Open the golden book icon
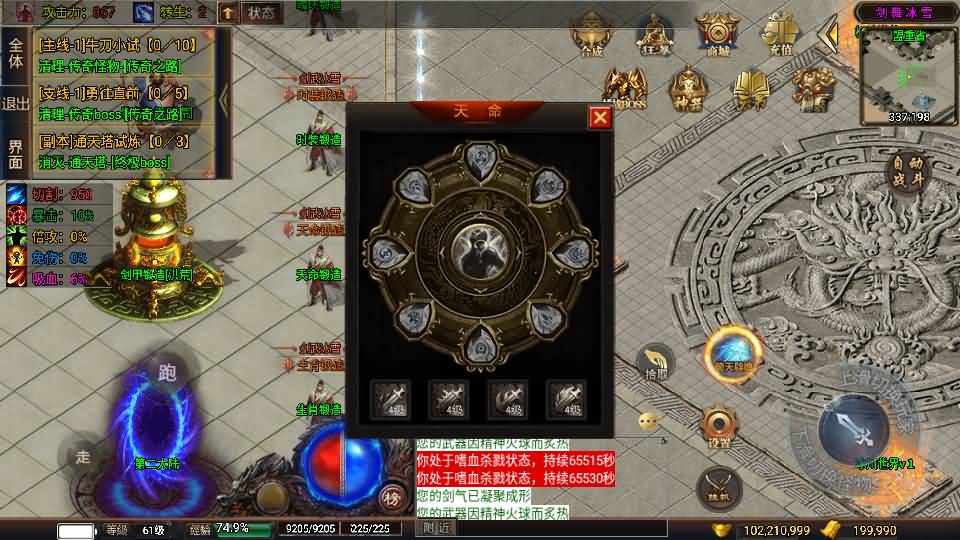Screen dimensions: 960x540 750,90
